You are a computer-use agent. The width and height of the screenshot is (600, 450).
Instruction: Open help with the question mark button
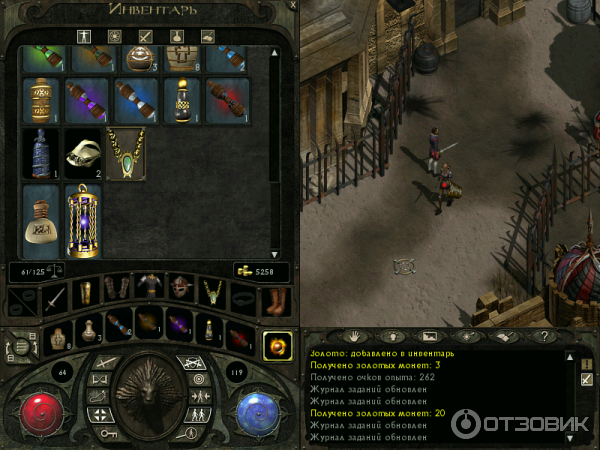click(543, 336)
